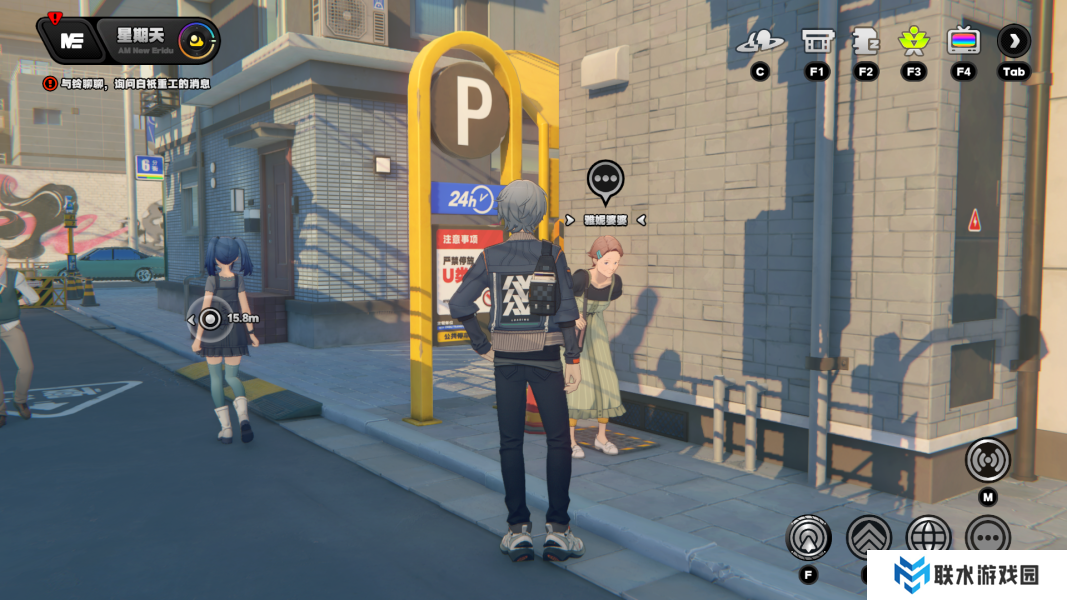Open the green figure event icon
The height and width of the screenshot is (600, 1067).
913,42
